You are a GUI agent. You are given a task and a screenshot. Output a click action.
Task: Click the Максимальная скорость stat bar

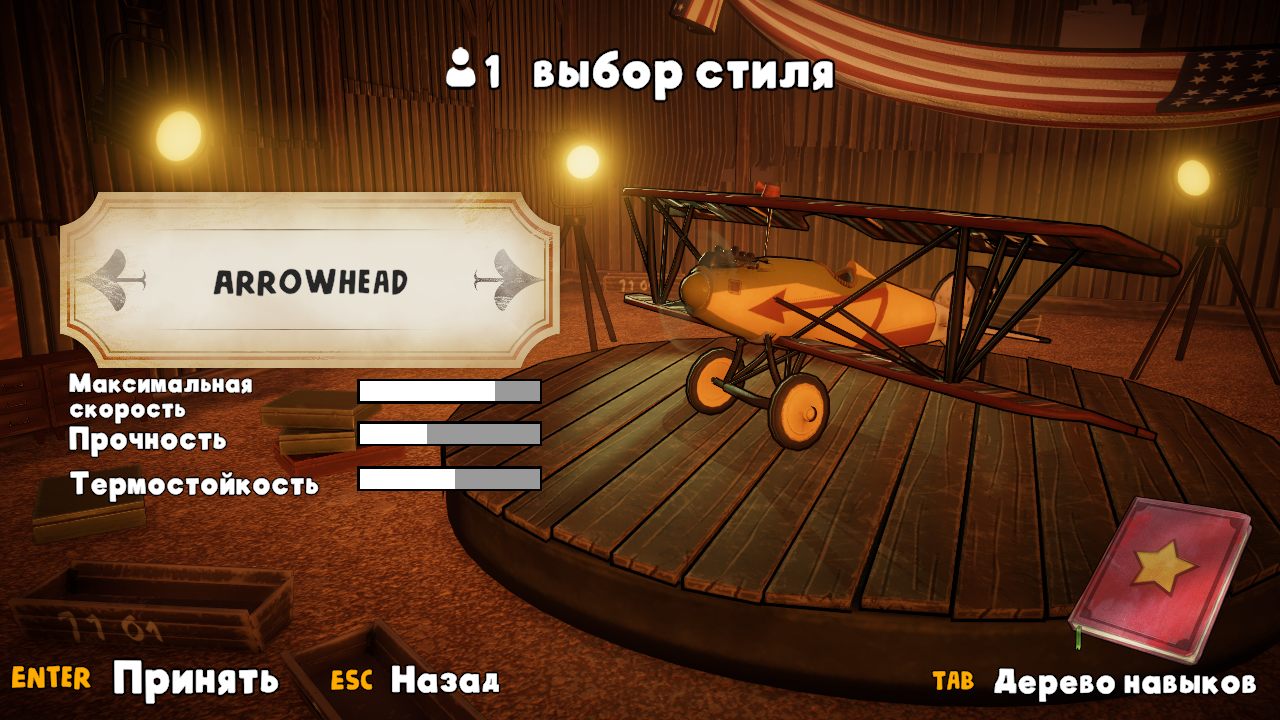click(x=448, y=390)
